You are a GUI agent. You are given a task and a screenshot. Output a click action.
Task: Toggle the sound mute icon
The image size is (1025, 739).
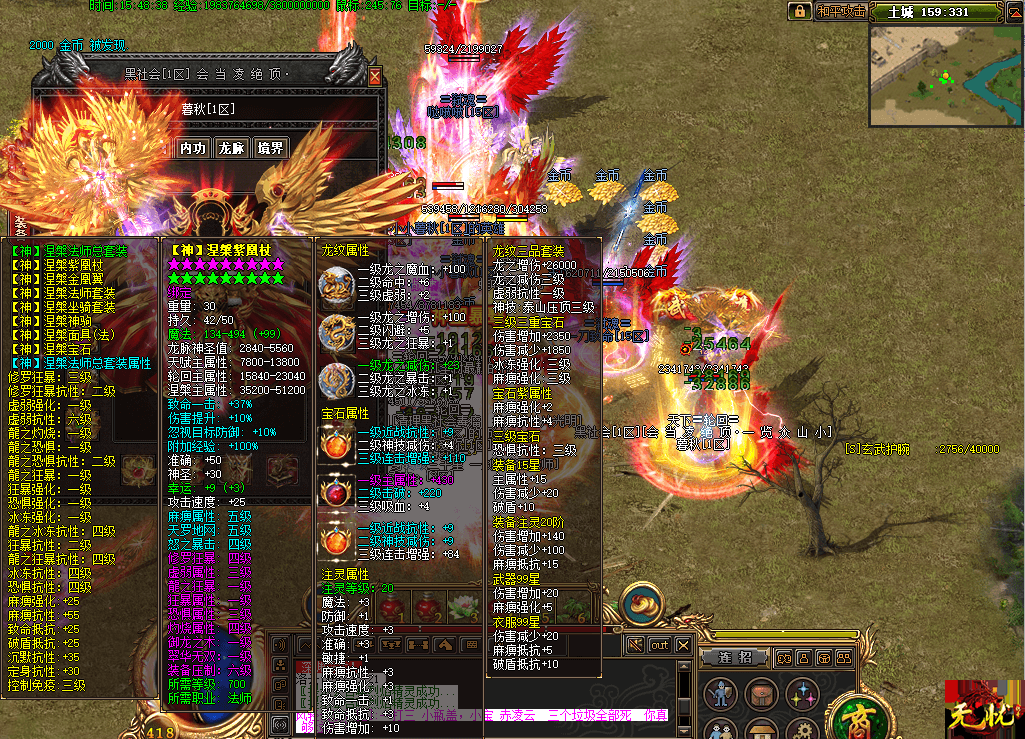click(x=634, y=645)
